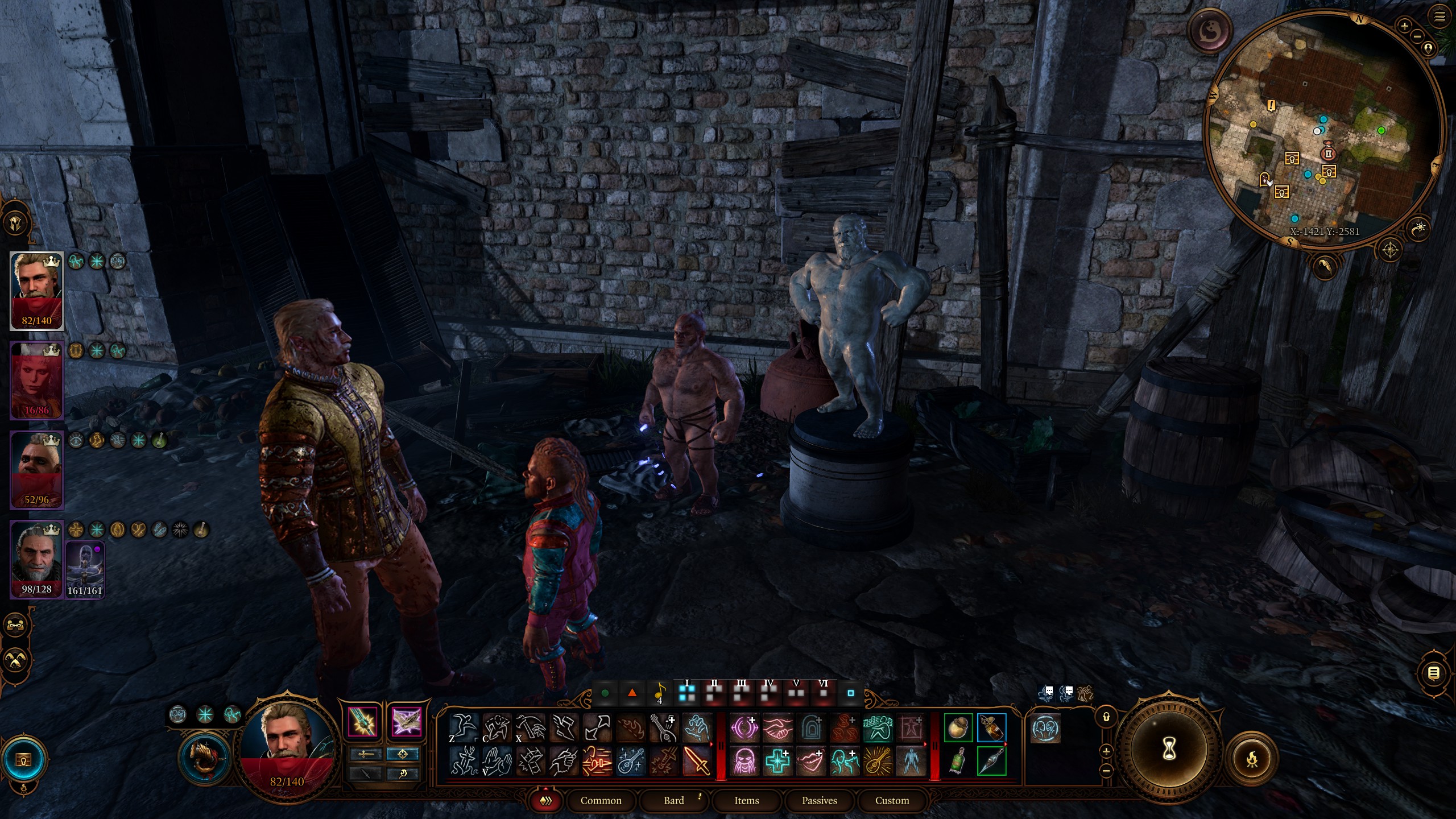Open the campfire rest menu

[x=1252, y=759]
